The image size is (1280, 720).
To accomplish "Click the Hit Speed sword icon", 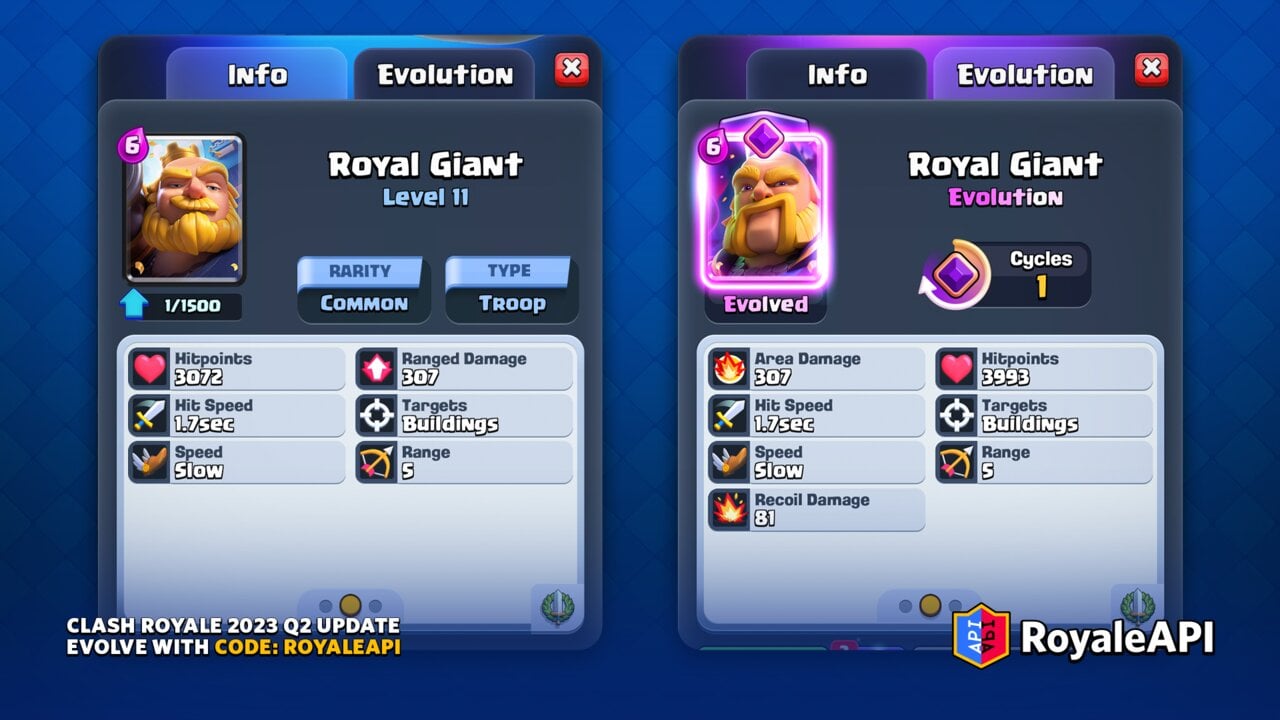I will [149, 411].
